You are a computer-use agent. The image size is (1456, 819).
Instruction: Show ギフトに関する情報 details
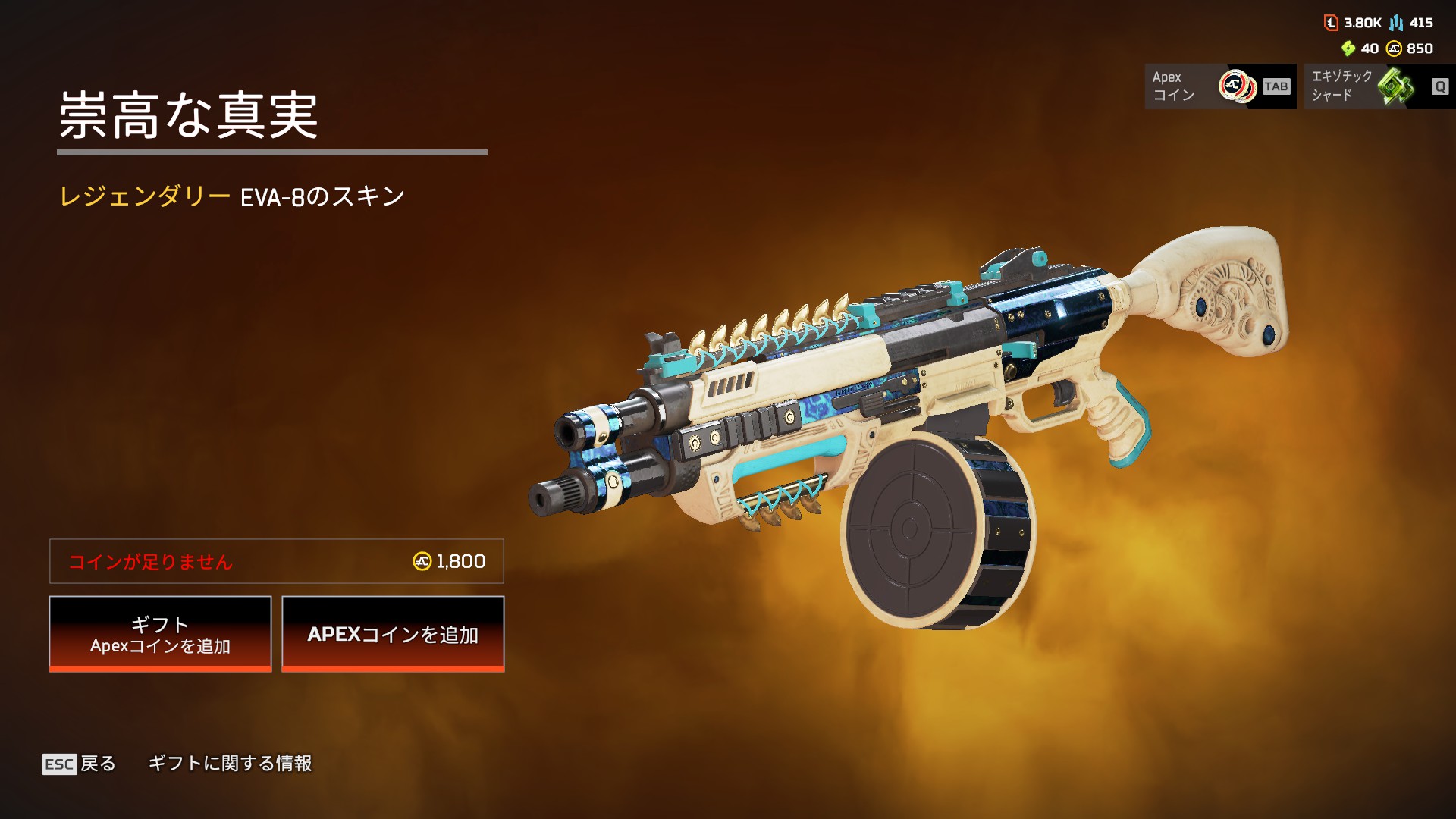[230, 764]
